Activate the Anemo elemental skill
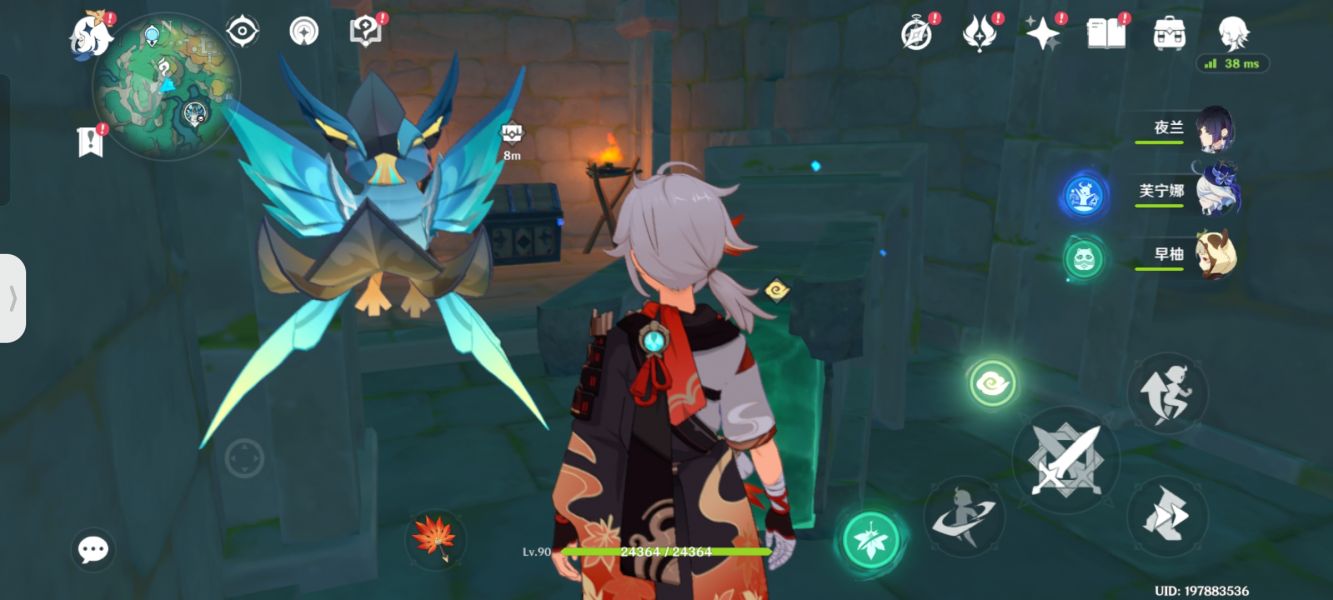1333x600 pixels. pos(992,383)
